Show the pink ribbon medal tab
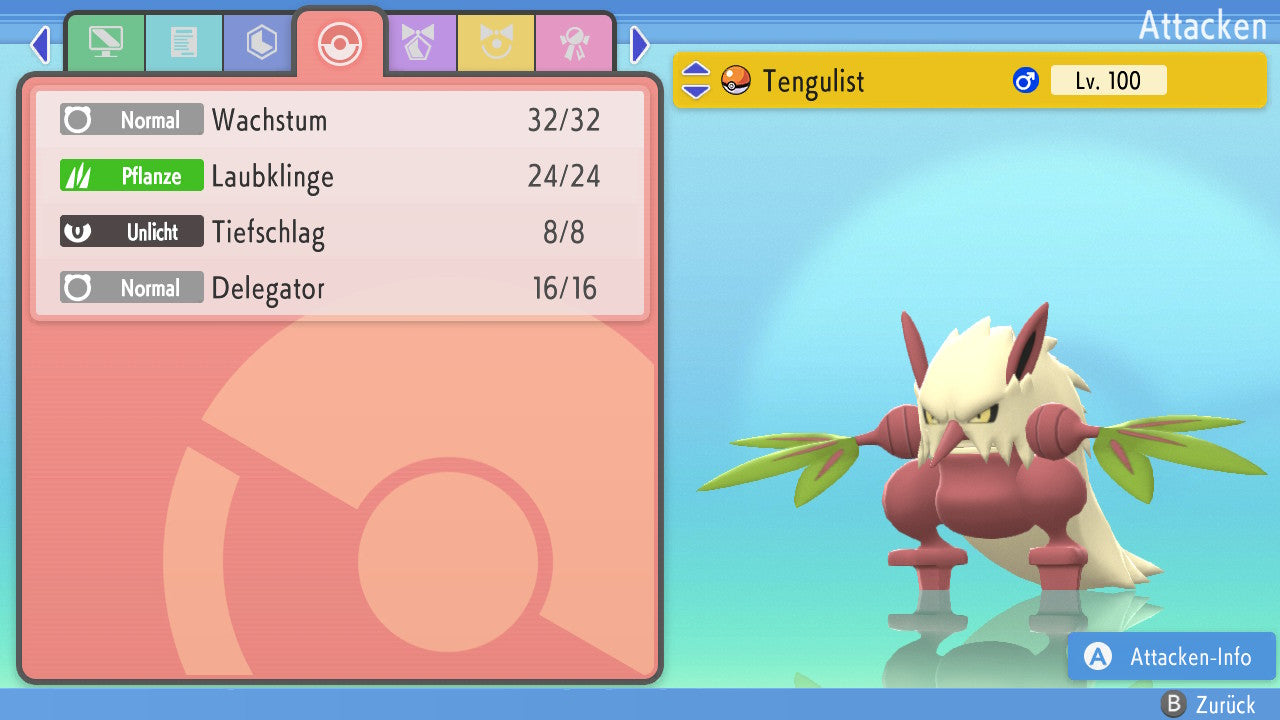1280x720 pixels. (574, 43)
